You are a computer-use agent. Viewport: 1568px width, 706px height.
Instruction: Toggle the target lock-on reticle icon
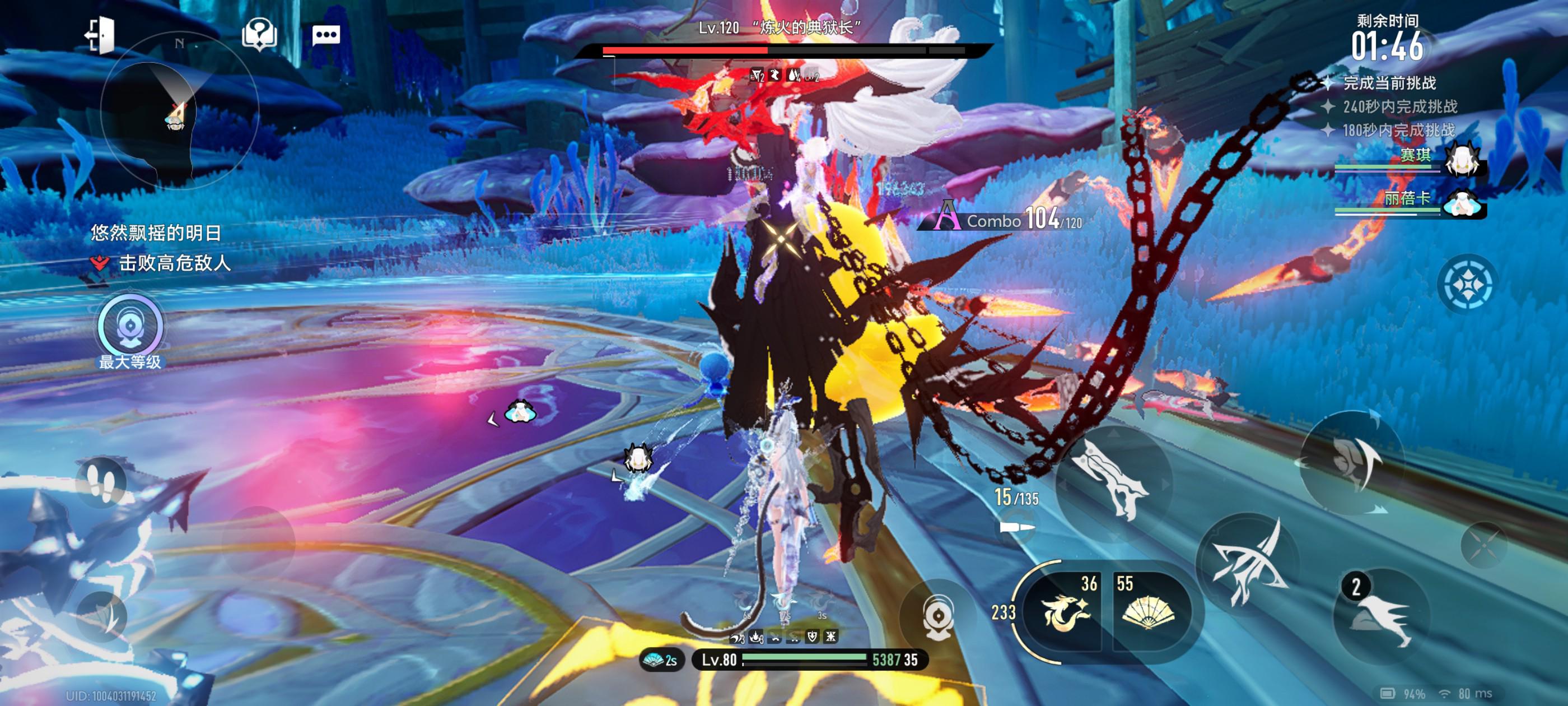(x=1467, y=285)
